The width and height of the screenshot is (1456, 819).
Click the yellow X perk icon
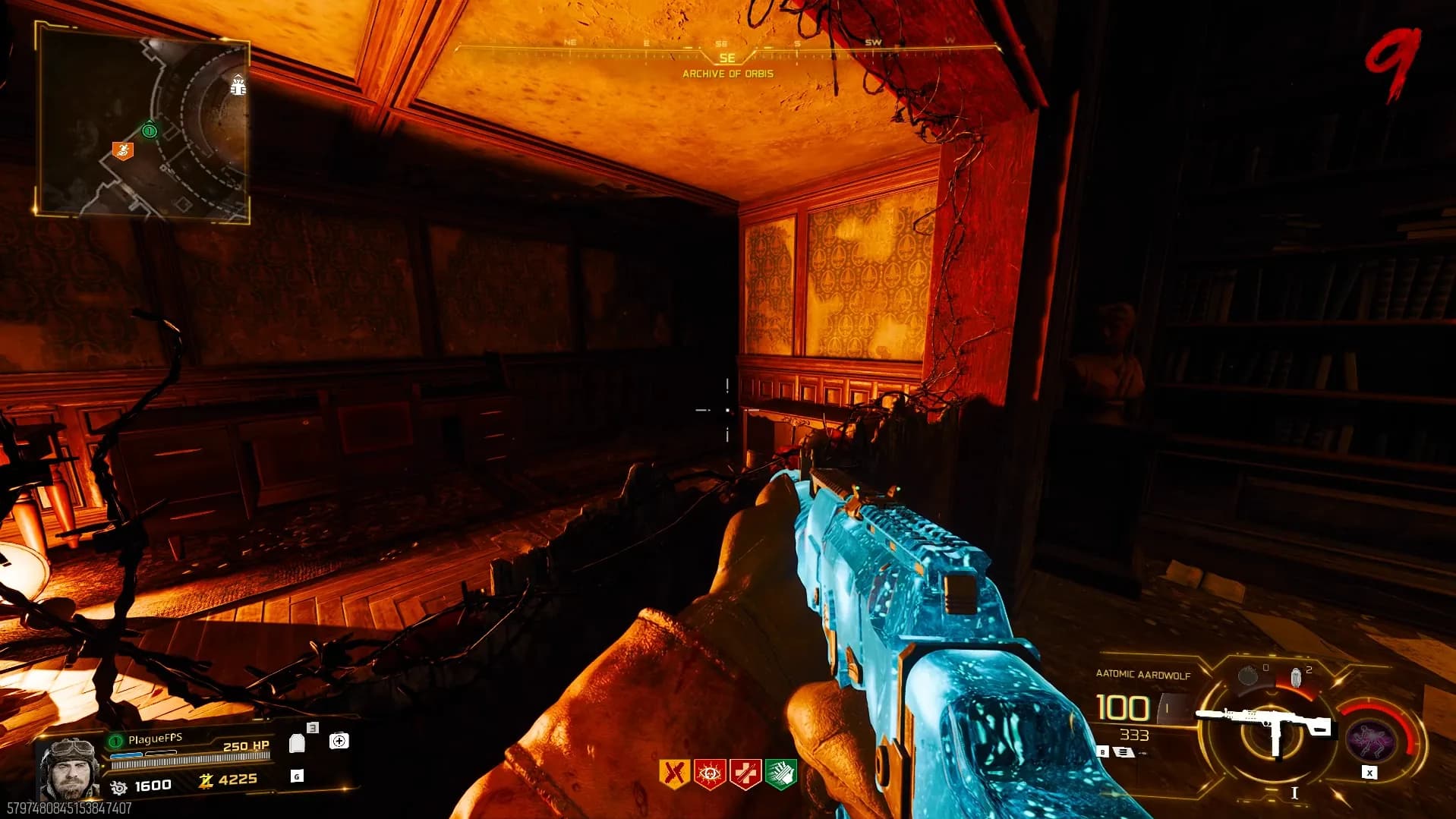(x=673, y=774)
